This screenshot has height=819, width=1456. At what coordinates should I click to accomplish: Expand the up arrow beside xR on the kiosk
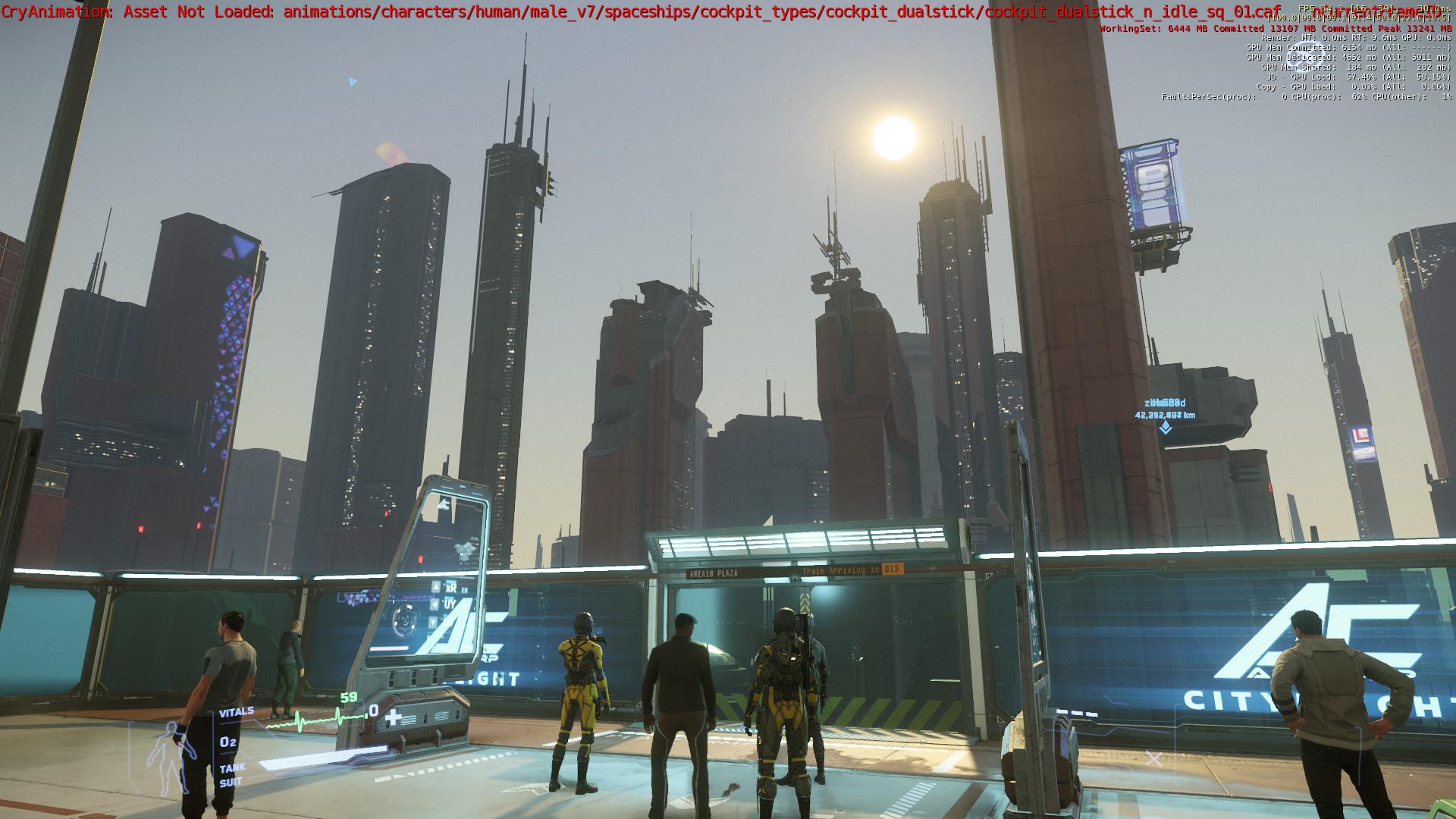(x=435, y=585)
